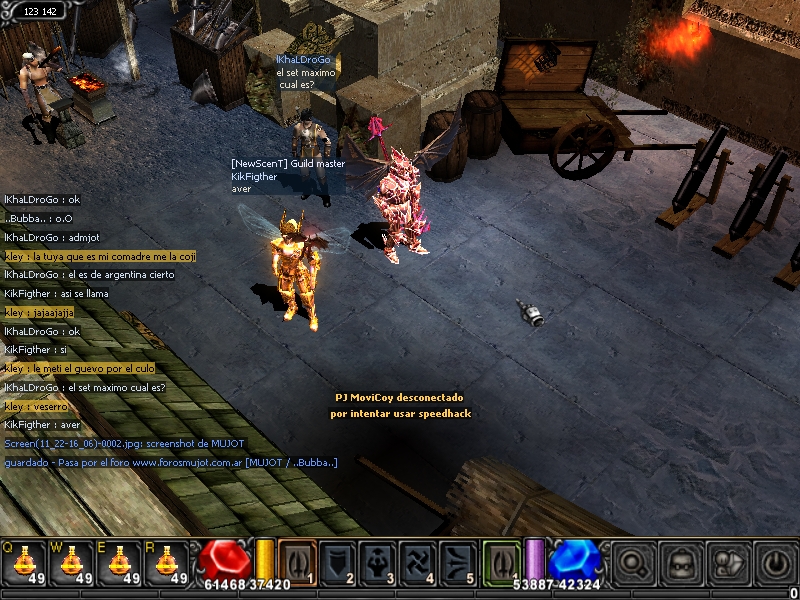Use the potion in the W slot
Viewport: 800px width, 600px height.
(72, 562)
